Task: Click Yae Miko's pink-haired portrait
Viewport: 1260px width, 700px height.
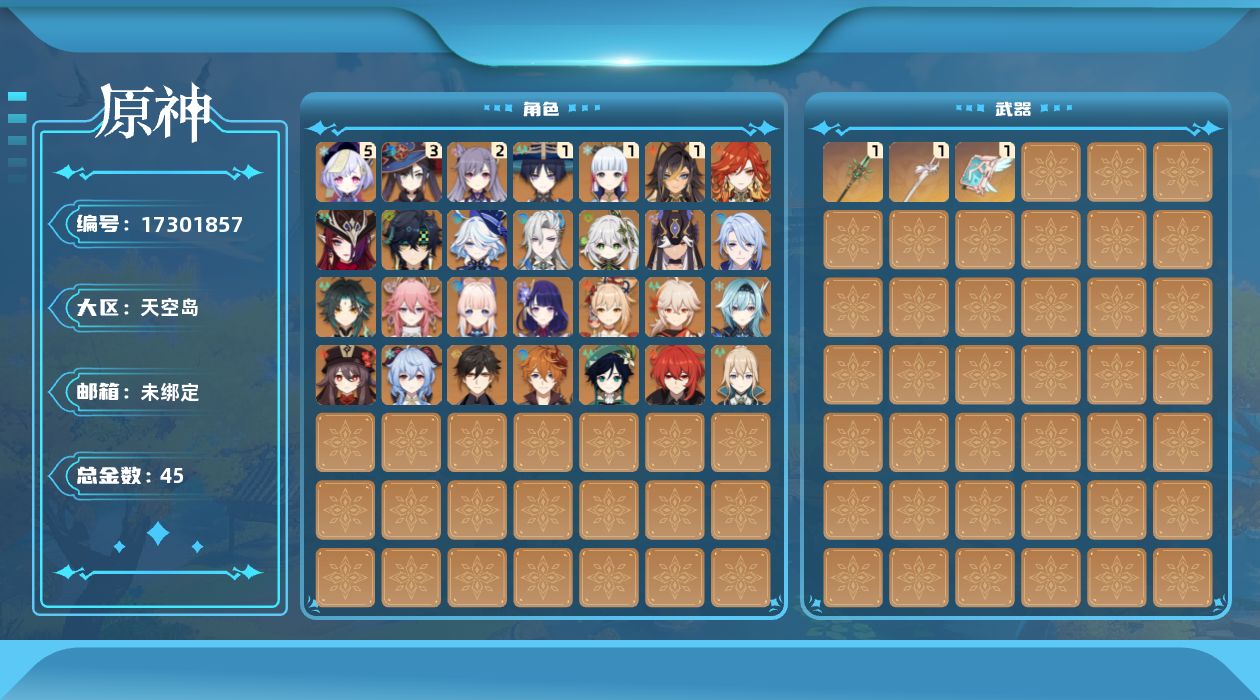Action: [x=412, y=307]
